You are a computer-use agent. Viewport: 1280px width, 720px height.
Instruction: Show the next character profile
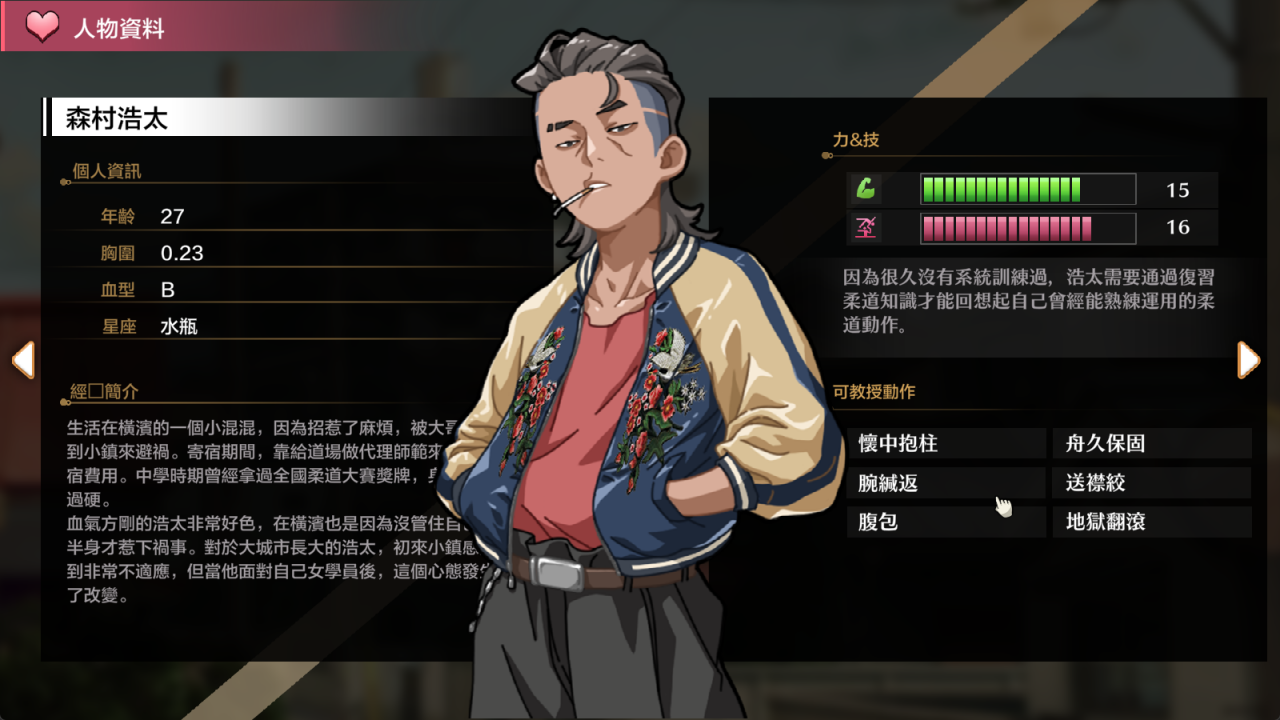click(1248, 360)
